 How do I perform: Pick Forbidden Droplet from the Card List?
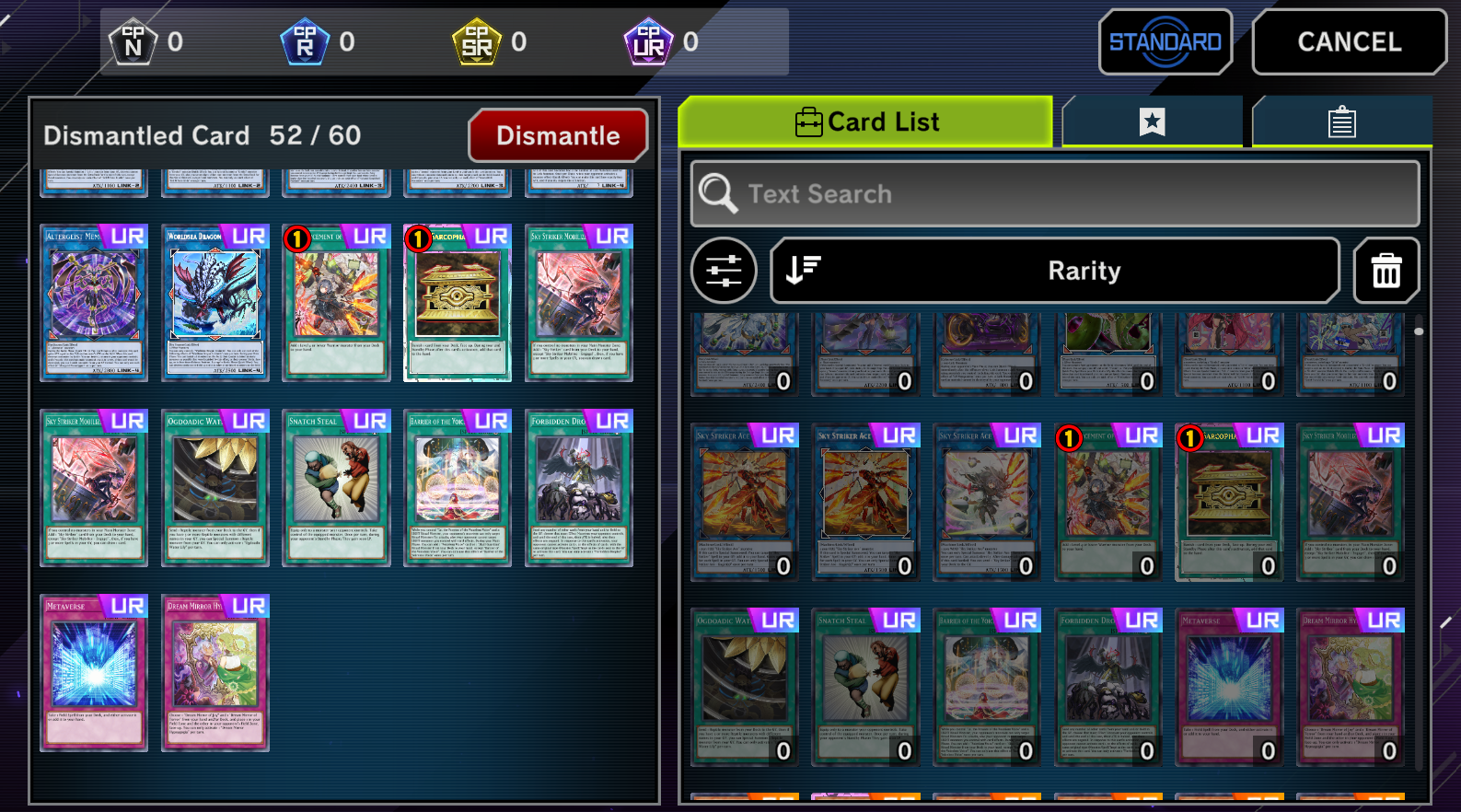[1107, 687]
